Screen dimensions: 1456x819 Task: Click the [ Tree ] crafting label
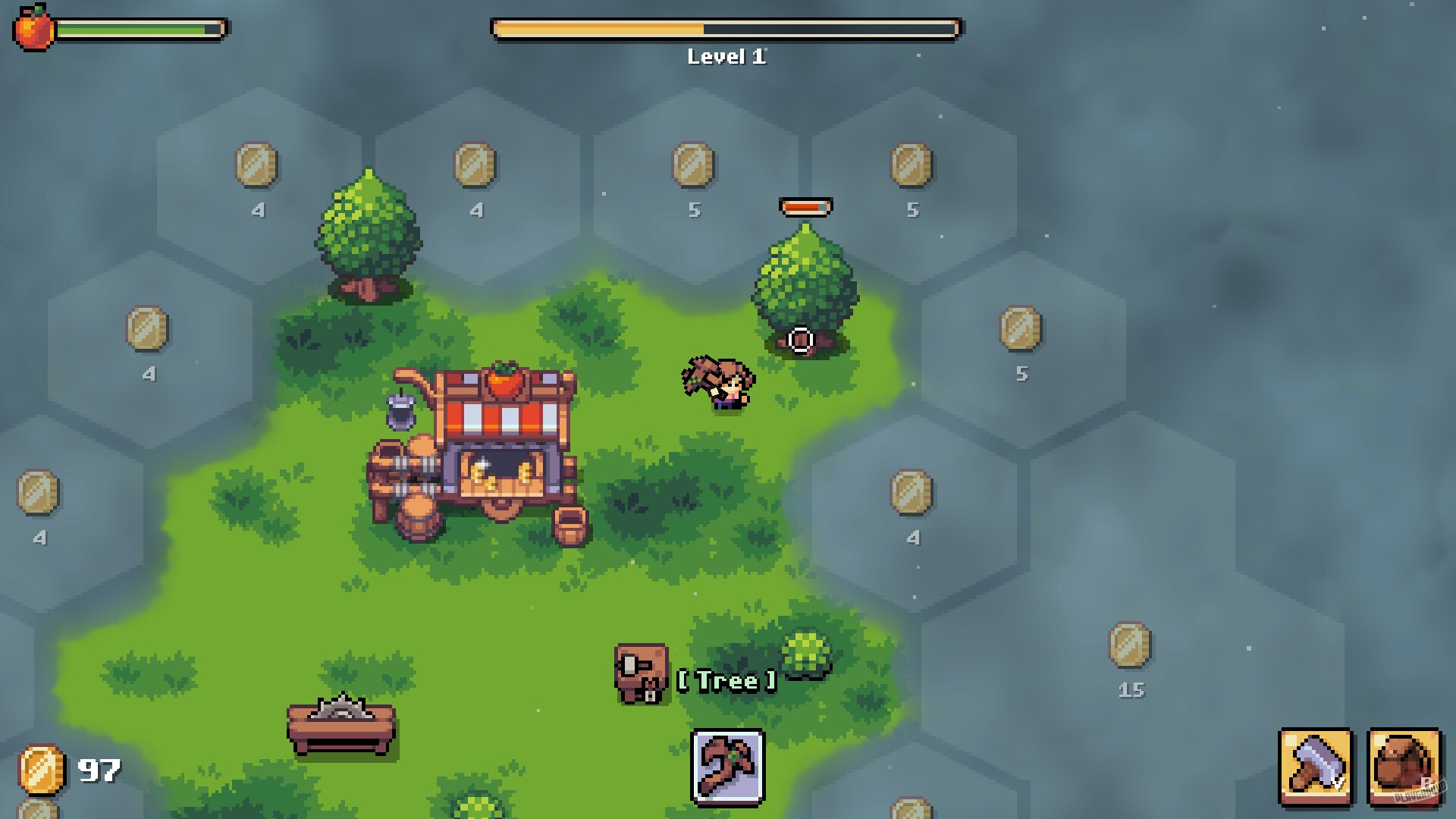pos(726,681)
